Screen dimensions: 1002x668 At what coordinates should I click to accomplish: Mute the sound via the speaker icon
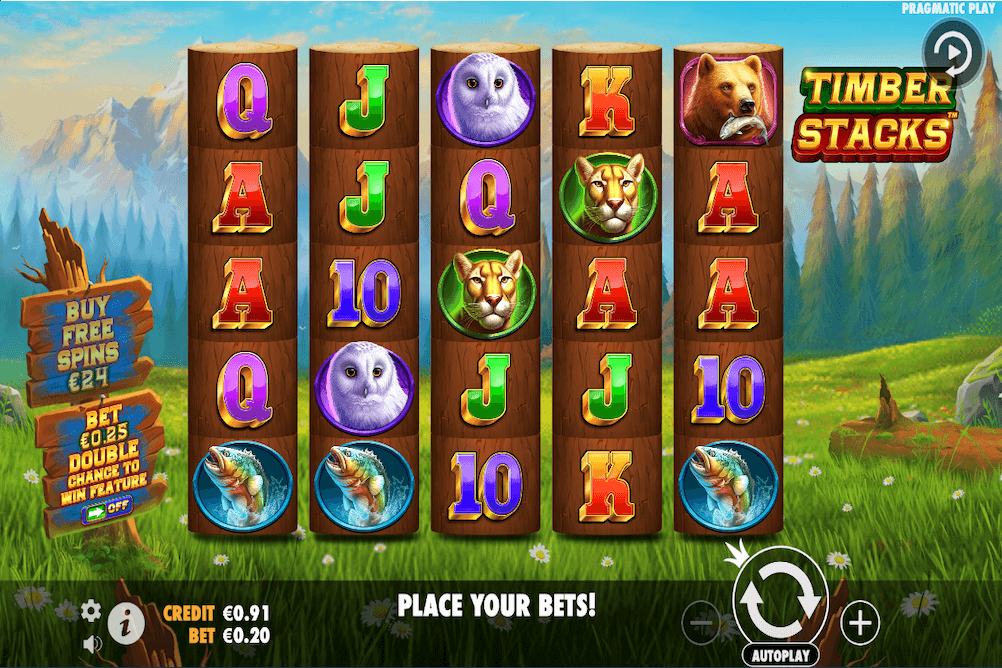pyautogui.click(x=92, y=643)
